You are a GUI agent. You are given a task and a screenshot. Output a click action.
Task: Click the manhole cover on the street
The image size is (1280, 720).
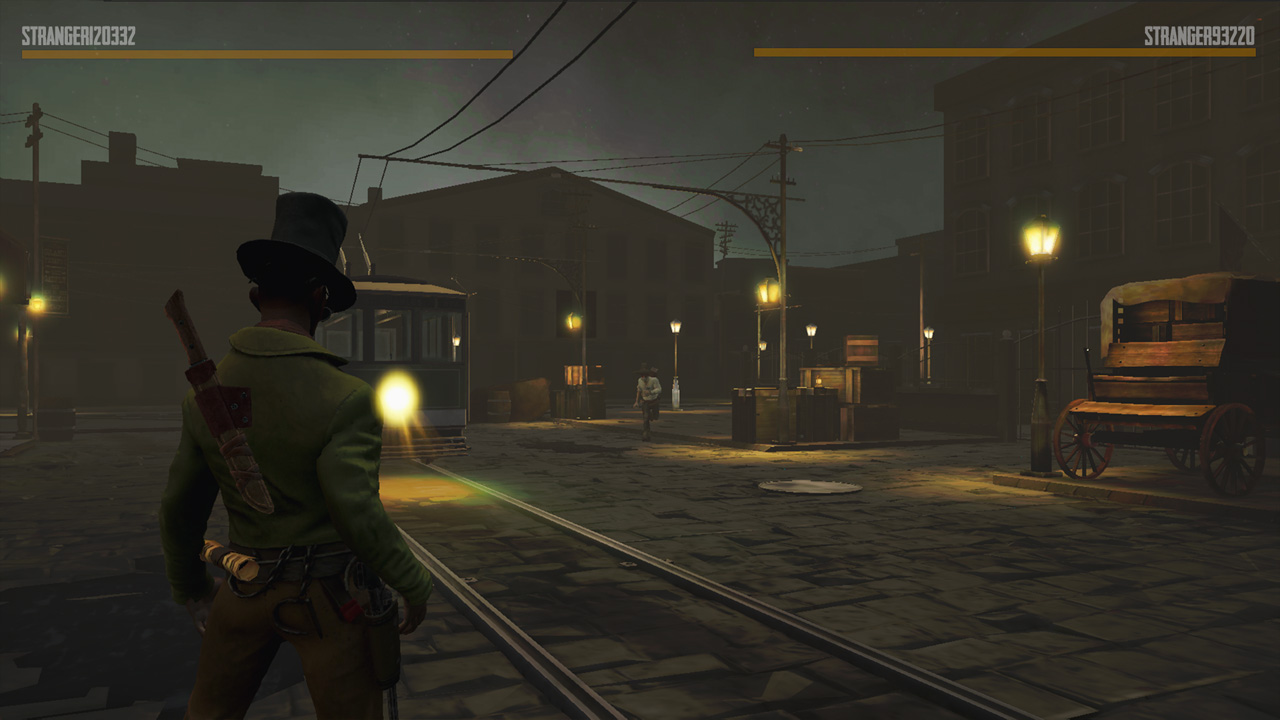tap(812, 486)
